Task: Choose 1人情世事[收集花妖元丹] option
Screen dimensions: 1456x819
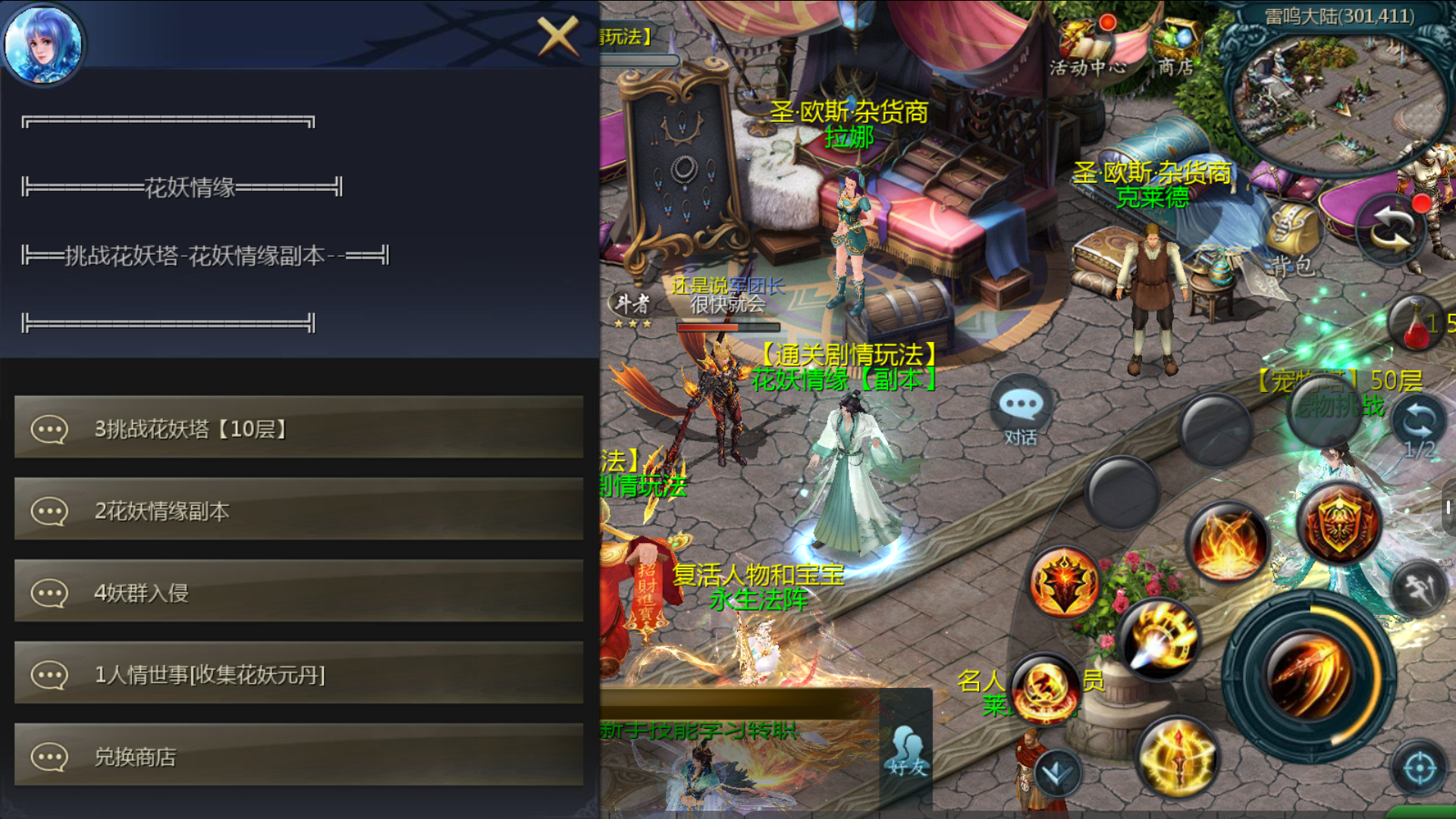Action: (x=299, y=674)
